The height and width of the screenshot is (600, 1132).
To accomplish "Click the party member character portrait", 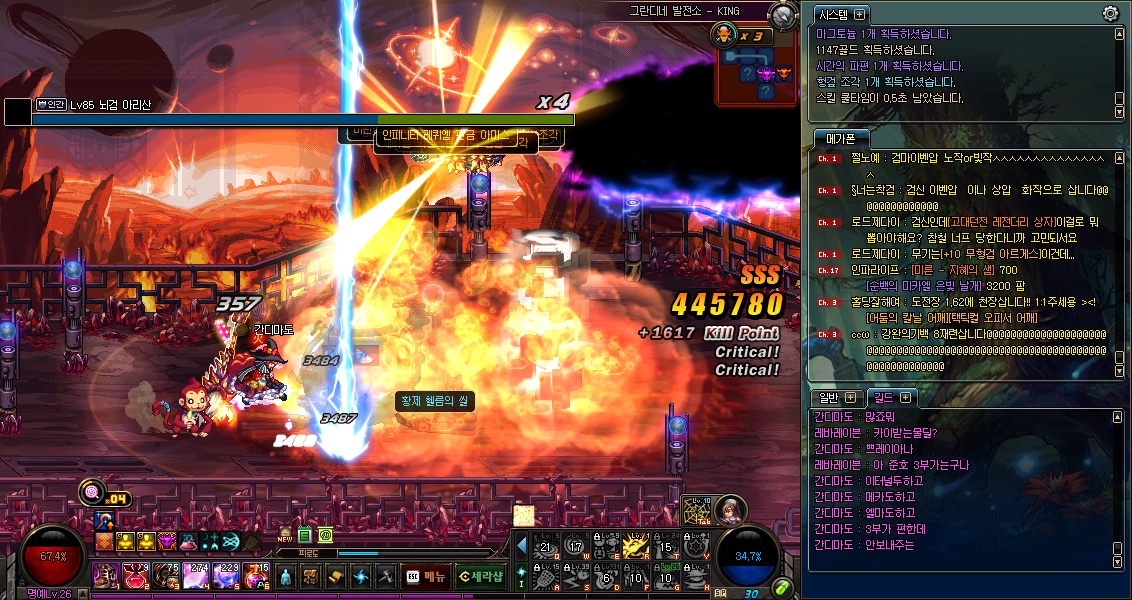I will (731, 508).
